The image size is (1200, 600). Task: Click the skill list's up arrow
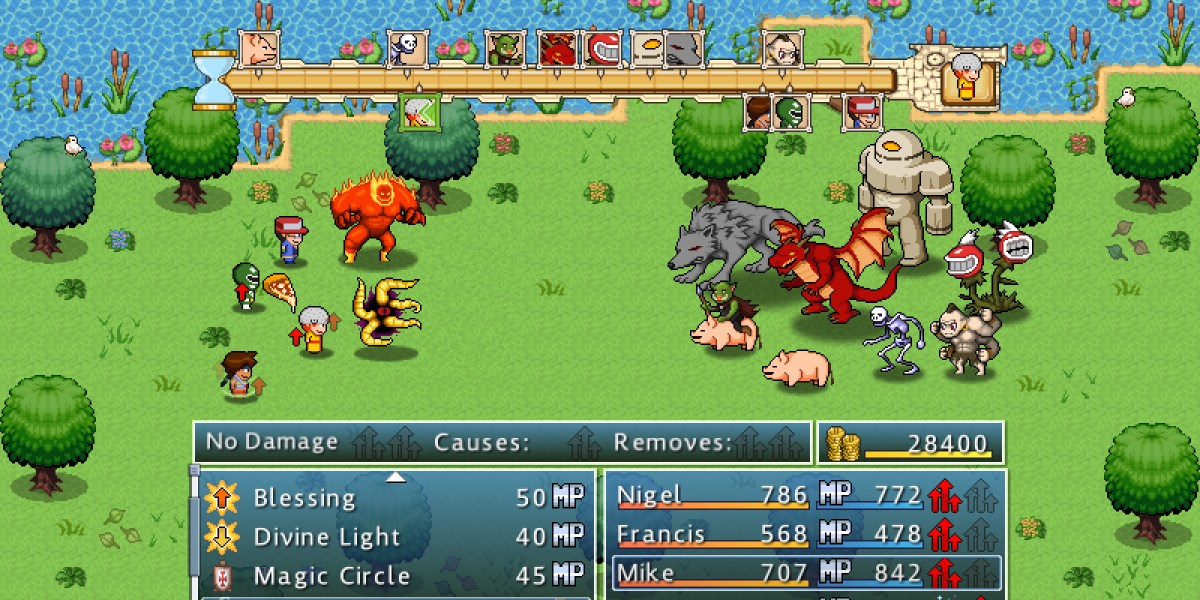pos(396,477)
